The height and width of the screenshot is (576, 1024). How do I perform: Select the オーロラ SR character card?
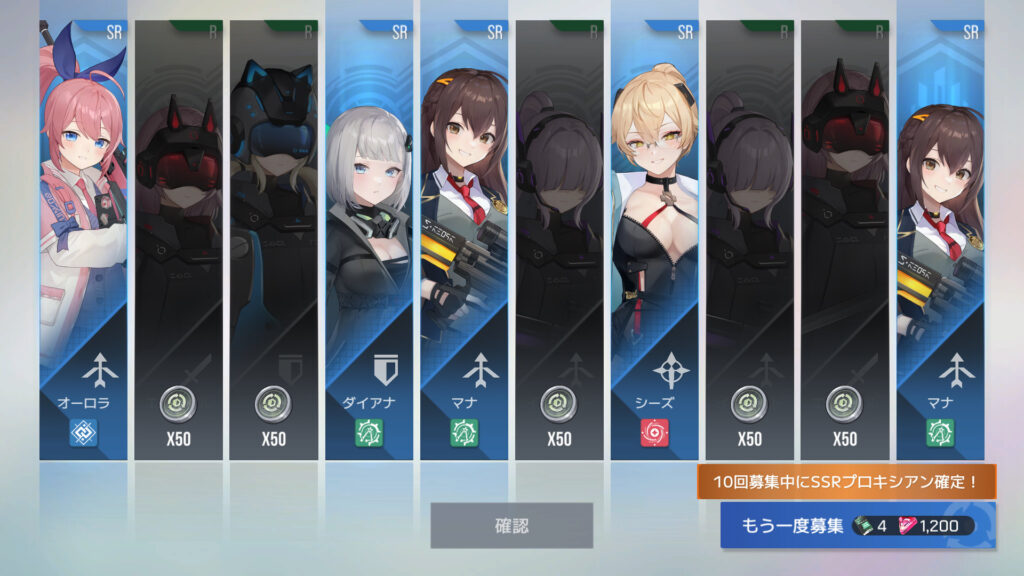tap(83, 240)
